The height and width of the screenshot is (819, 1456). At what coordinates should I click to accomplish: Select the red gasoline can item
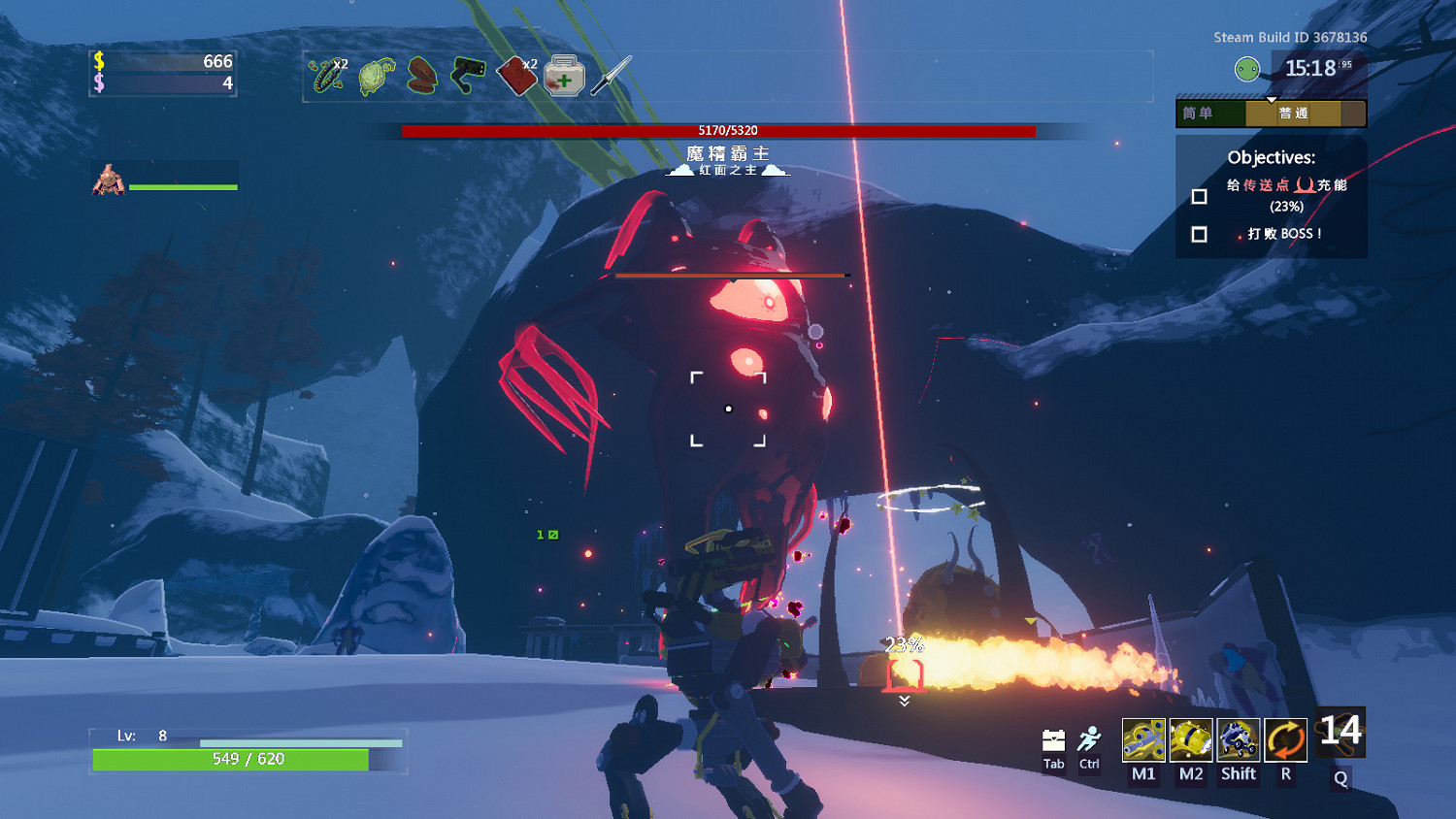pyautogui.click(x=515, y=77)
